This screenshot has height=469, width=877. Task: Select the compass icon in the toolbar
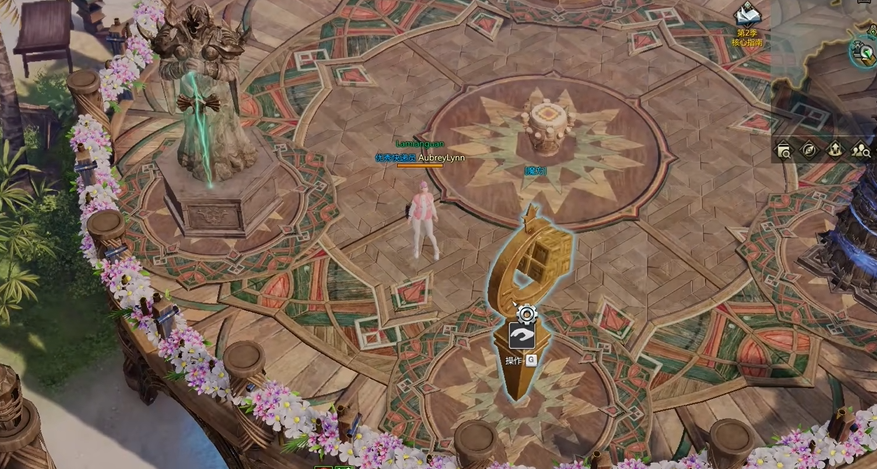click(809, 150)
